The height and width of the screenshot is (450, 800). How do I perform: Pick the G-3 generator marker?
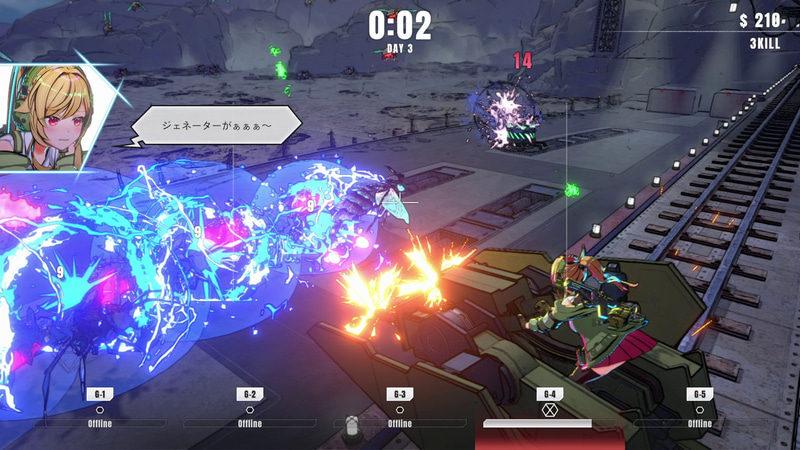point(399,409)
